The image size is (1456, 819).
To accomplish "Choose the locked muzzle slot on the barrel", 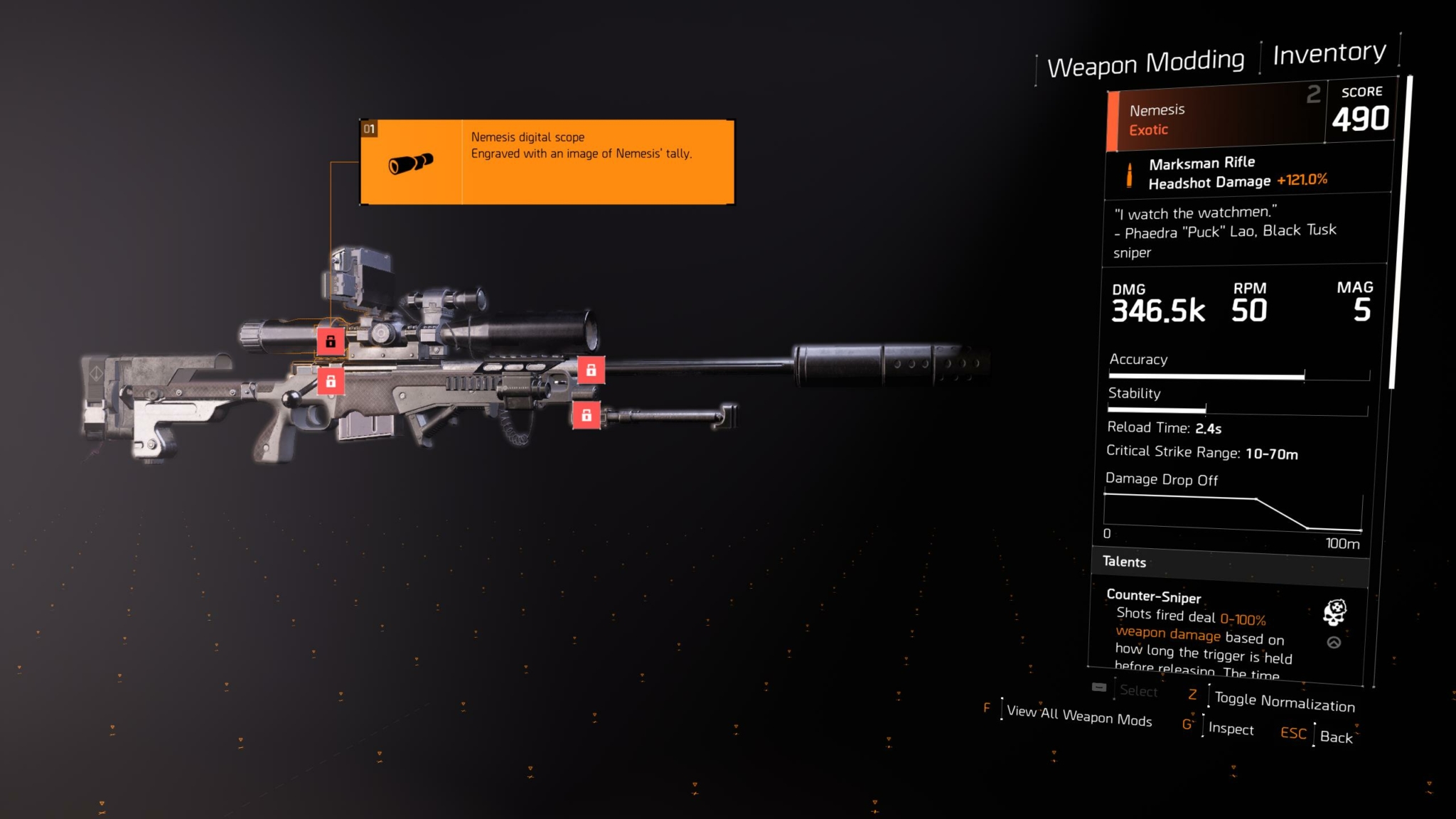I will 591,370.
